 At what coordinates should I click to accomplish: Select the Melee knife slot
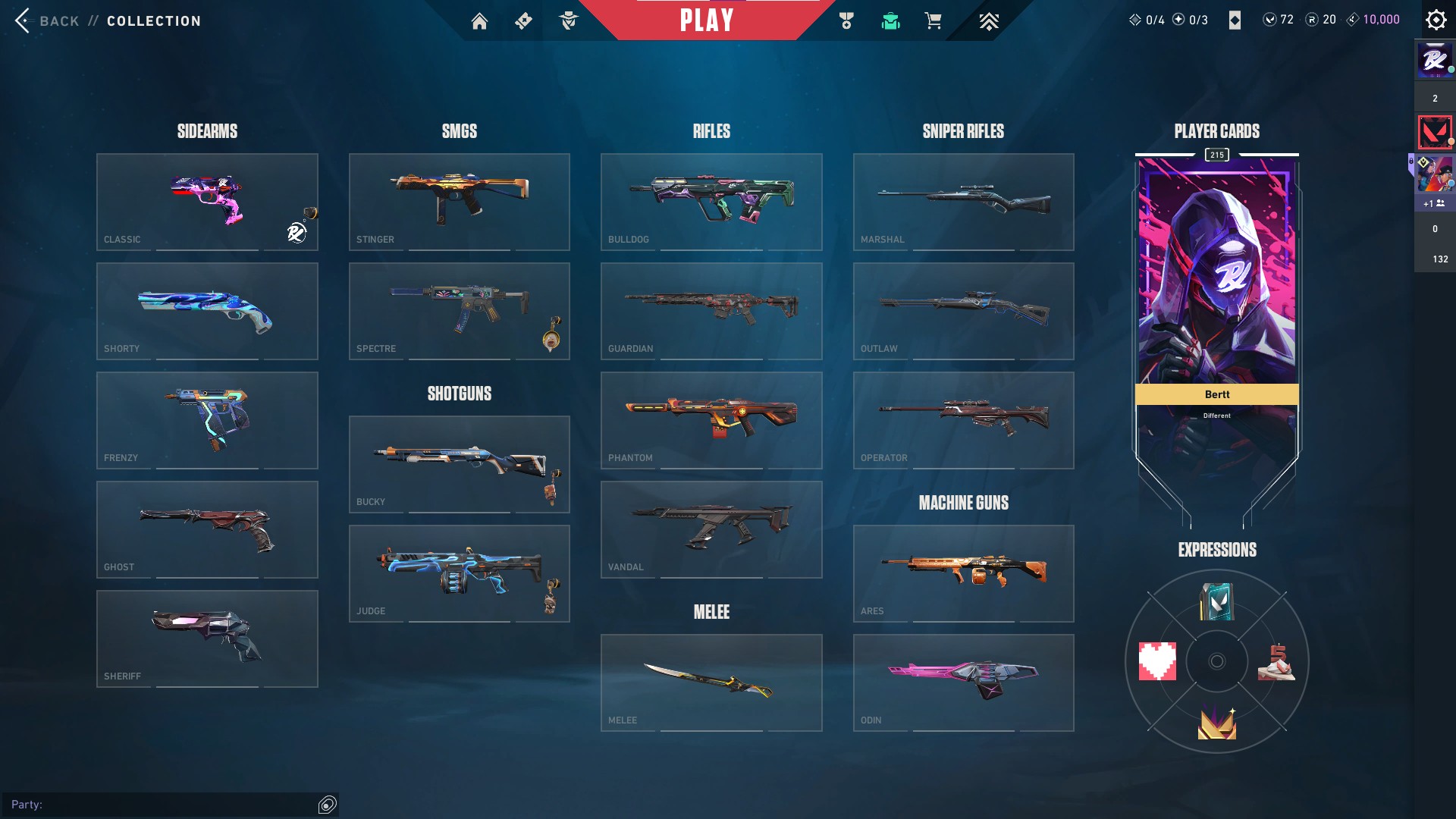point(711,682)
